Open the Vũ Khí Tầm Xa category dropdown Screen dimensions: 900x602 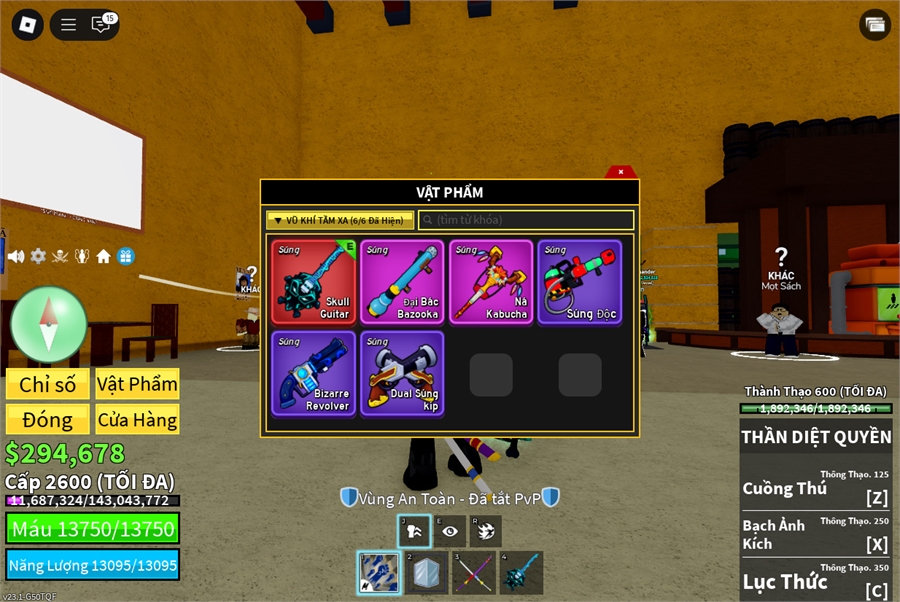coord(340,220)
